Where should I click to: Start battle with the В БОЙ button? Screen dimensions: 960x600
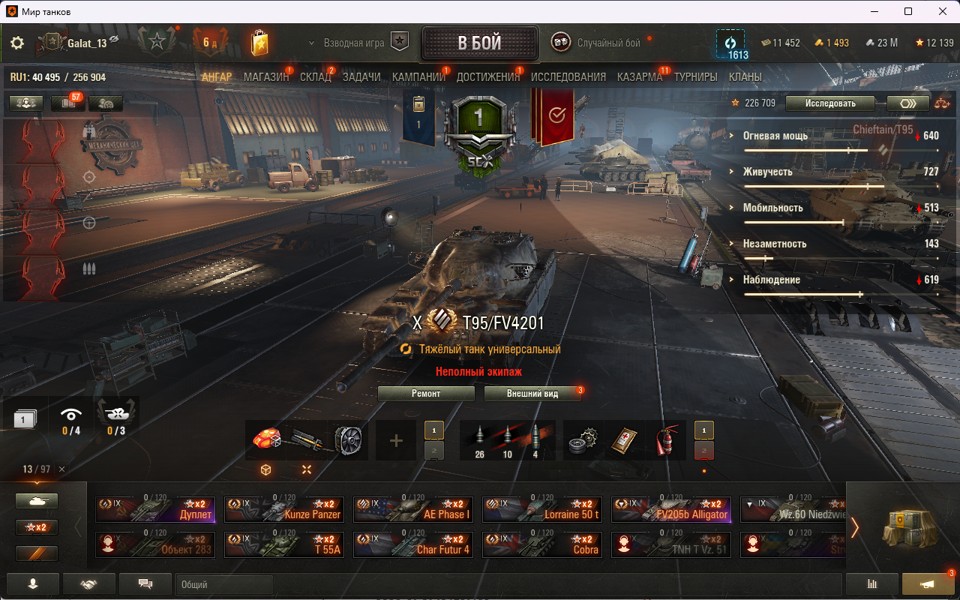479,44
